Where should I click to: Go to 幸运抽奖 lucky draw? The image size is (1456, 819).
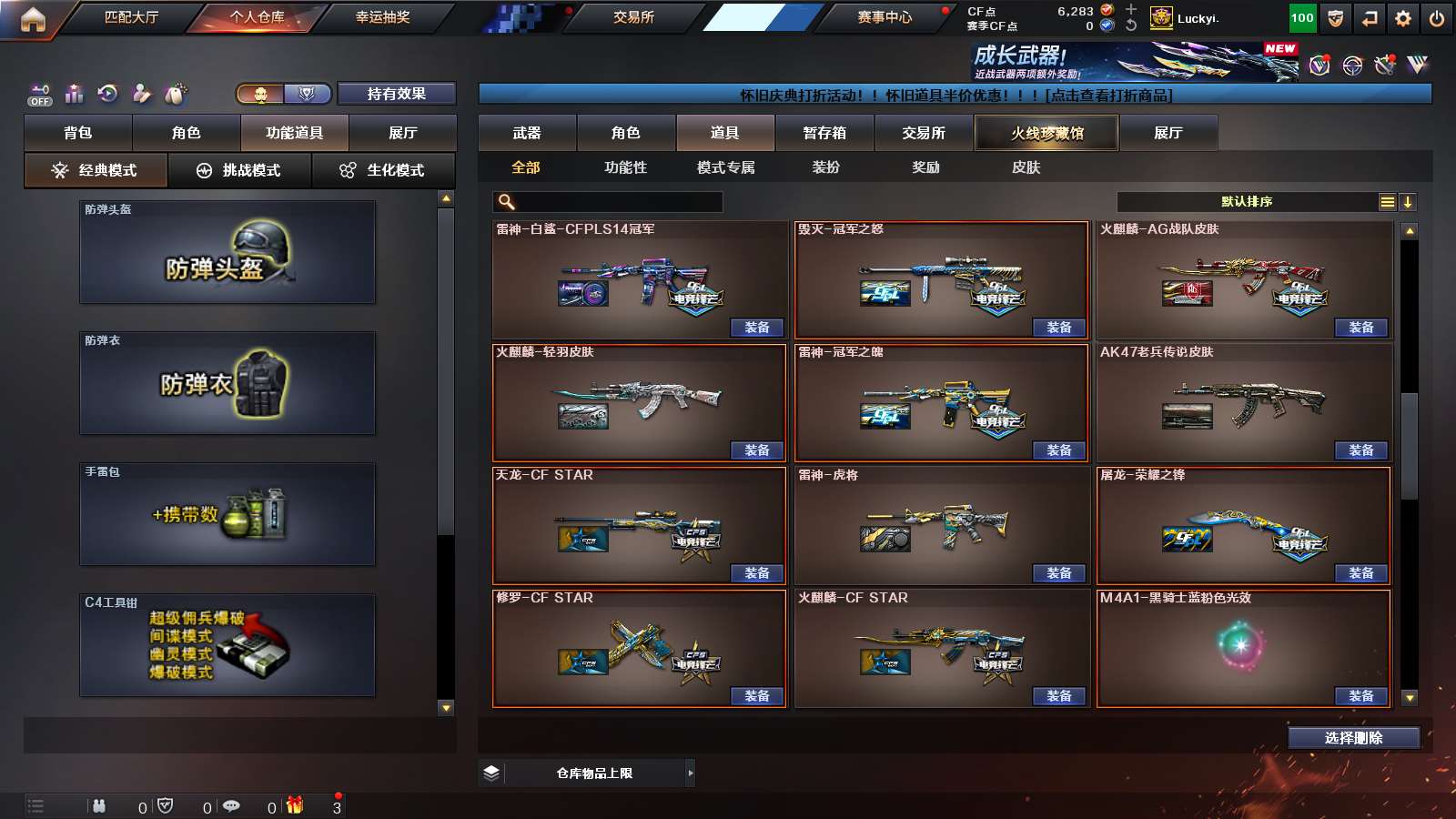(382, 17)
